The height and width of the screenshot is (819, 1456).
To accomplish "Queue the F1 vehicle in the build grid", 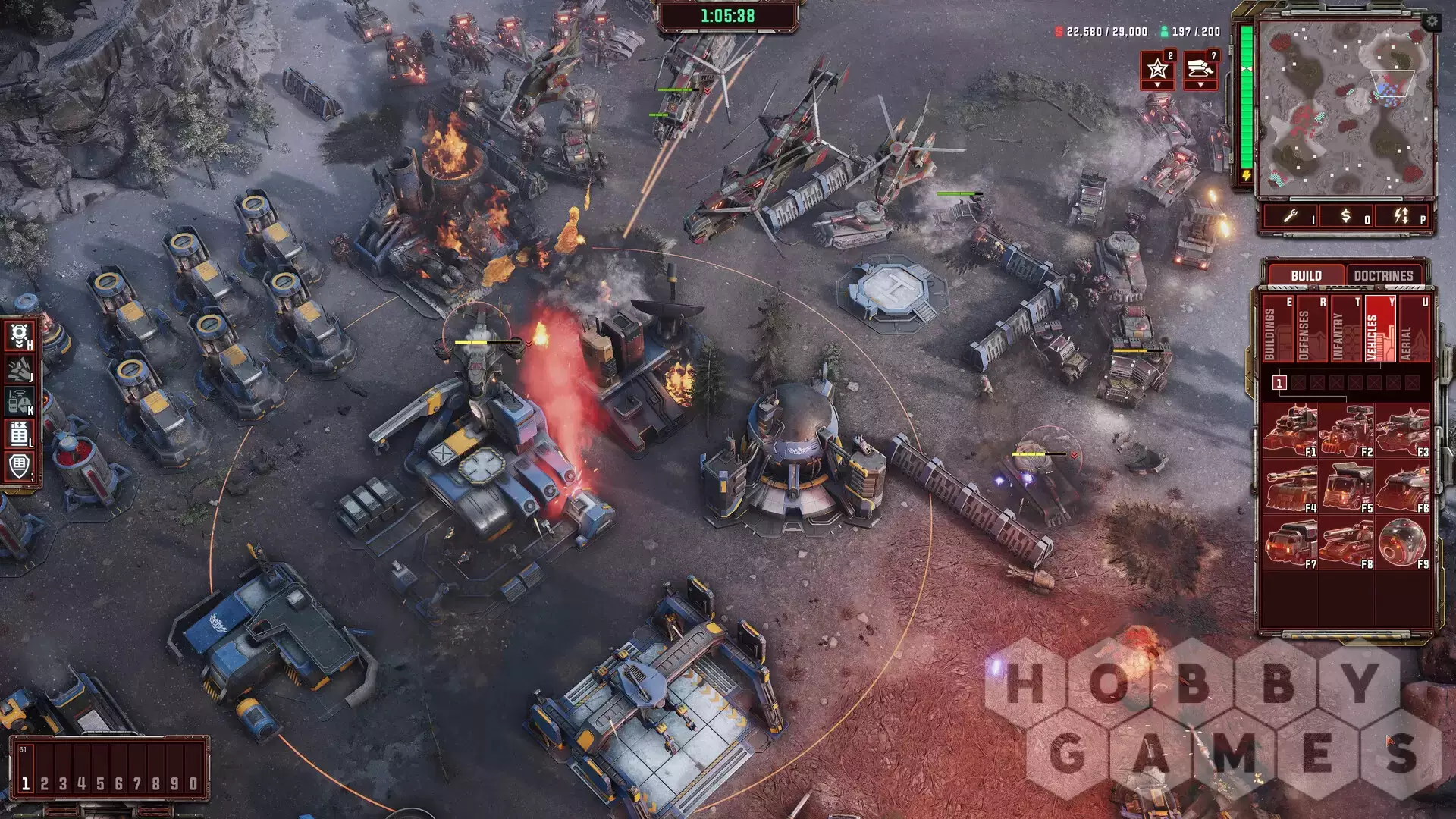I will click(x=1290, y=430).
